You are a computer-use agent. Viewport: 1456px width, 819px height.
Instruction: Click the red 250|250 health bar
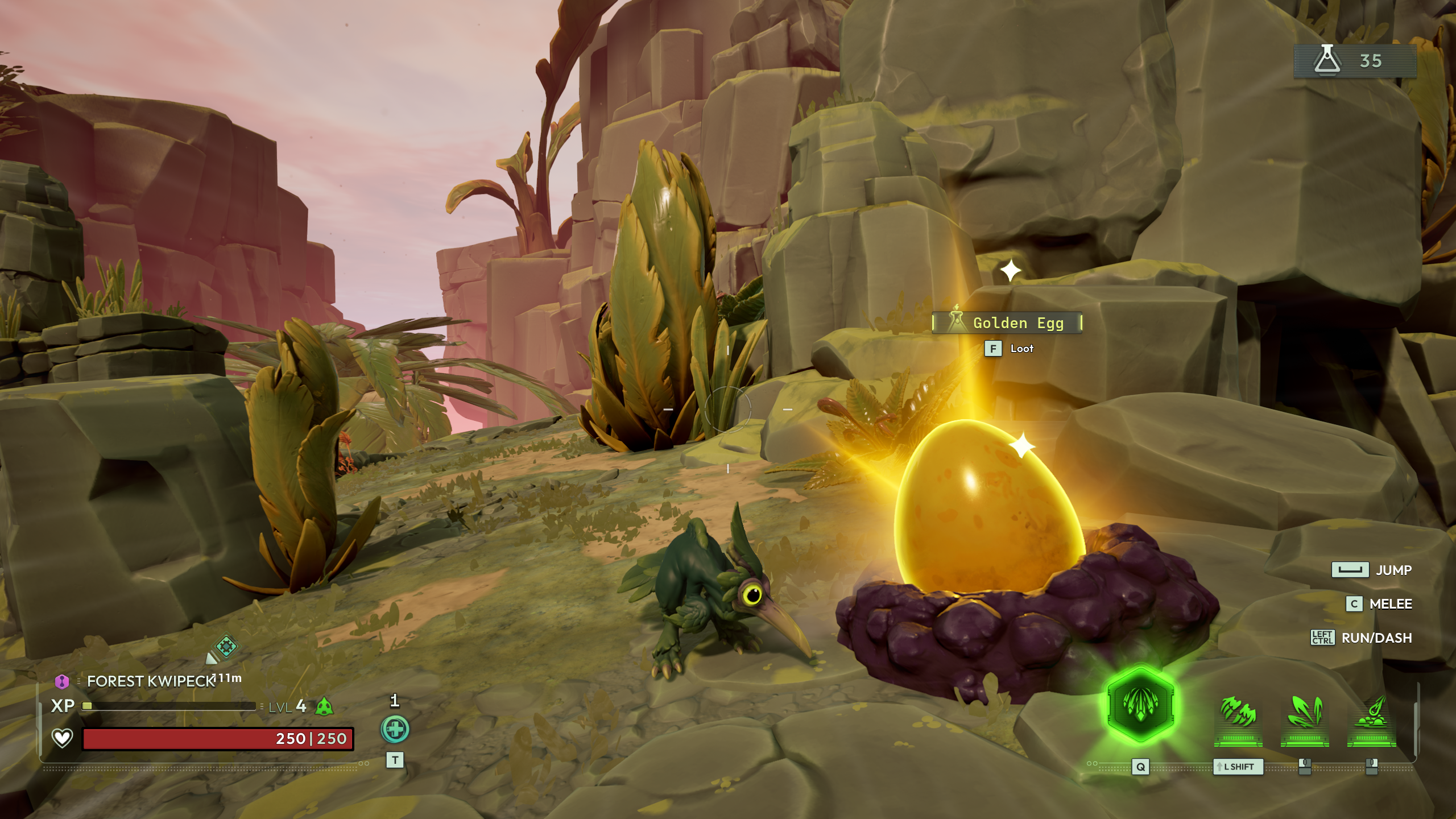(219, 739)
